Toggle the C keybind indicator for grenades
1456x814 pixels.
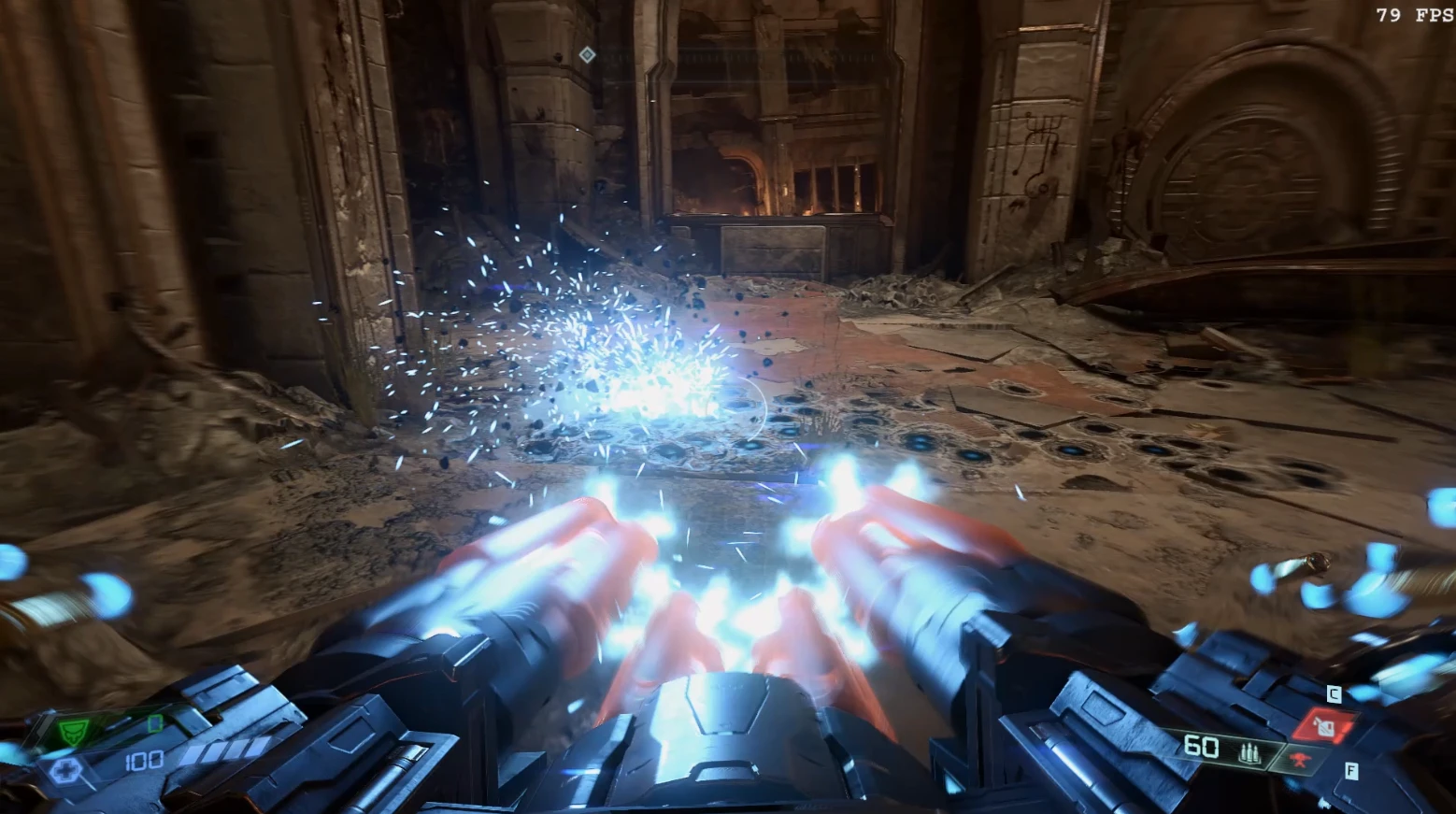point(1334,693)
